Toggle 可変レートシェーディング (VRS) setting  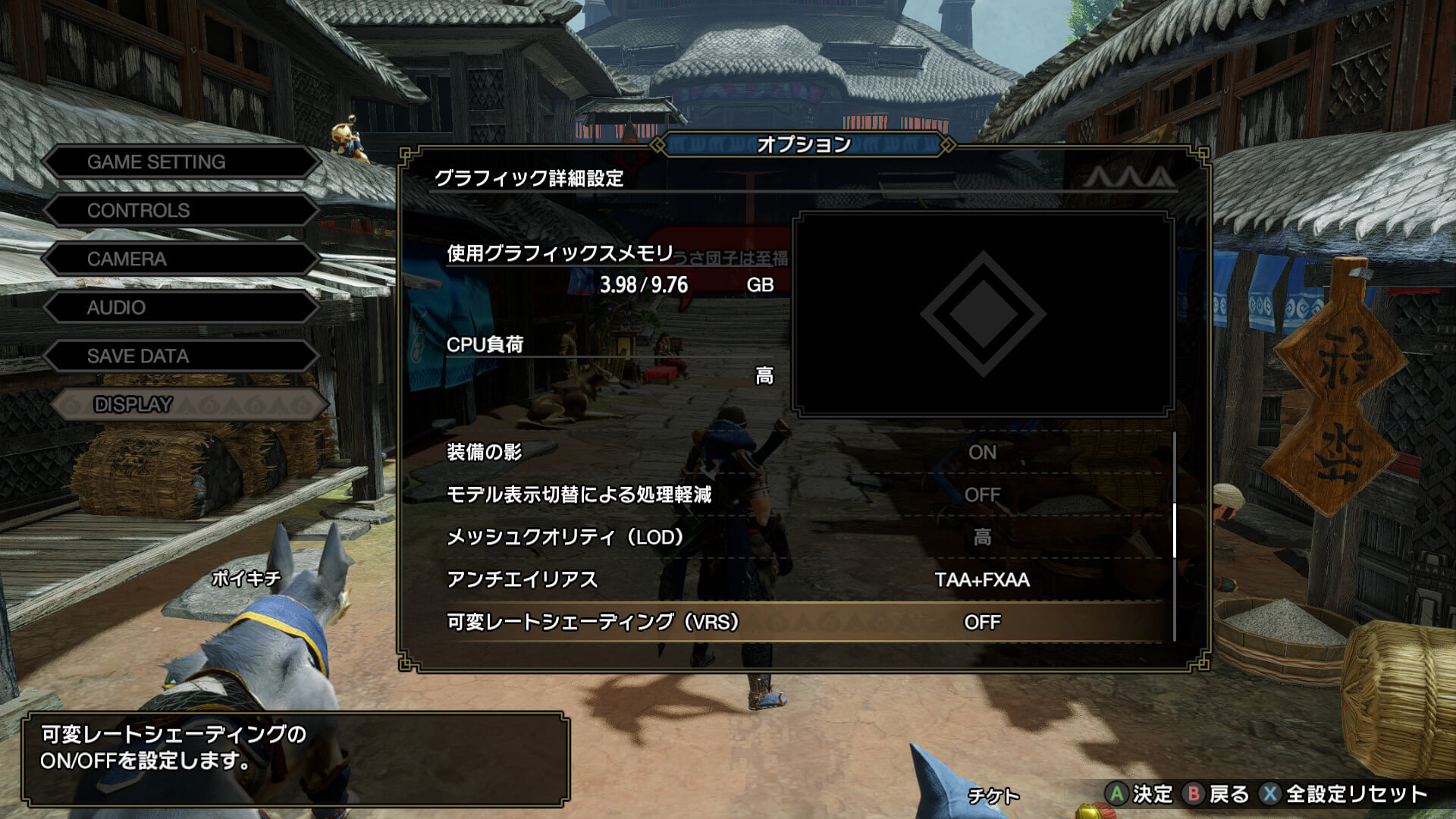point(804,623)
